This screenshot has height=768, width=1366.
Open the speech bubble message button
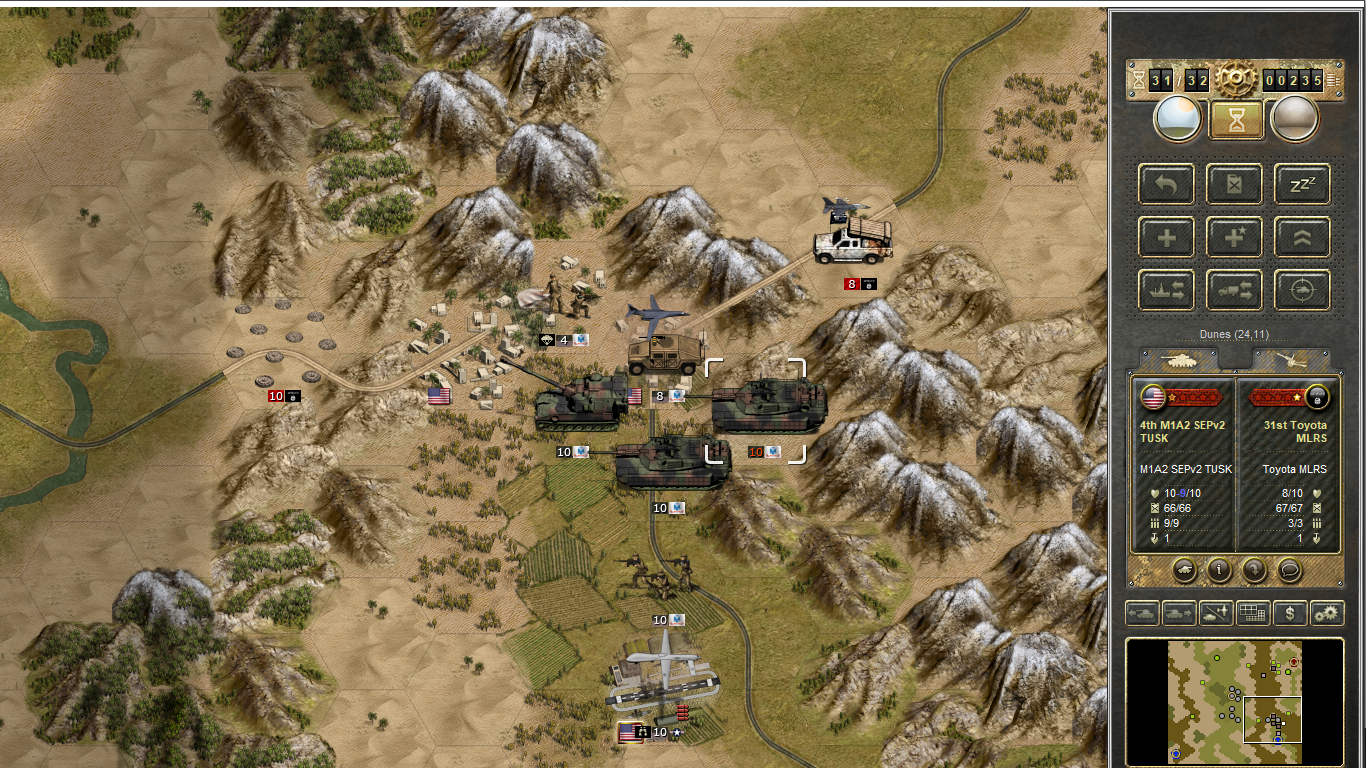(1290, 570)
